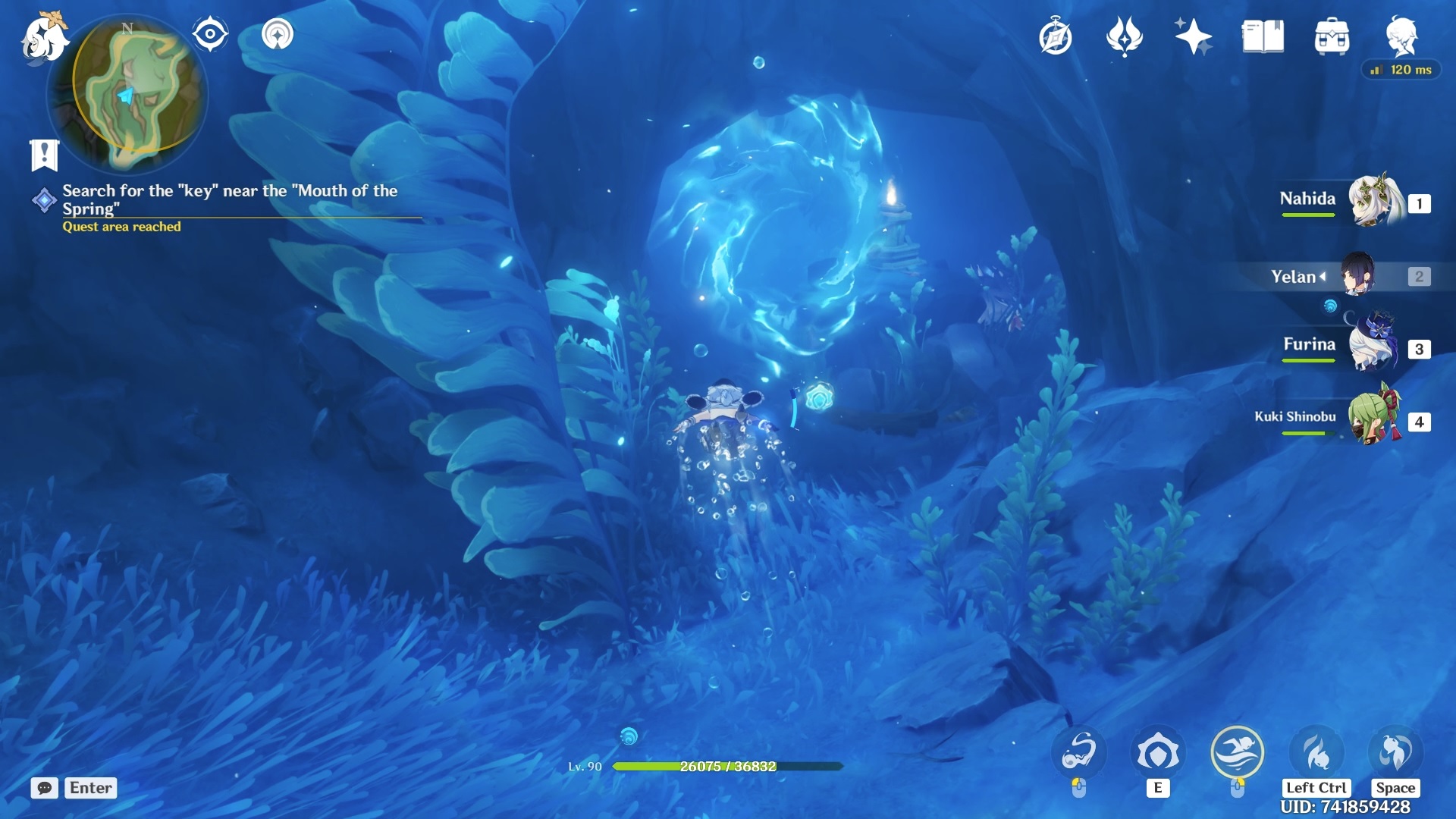Open the Character screen icon
Screen dimensions: 1456x819
click(x=1401, y=35)
